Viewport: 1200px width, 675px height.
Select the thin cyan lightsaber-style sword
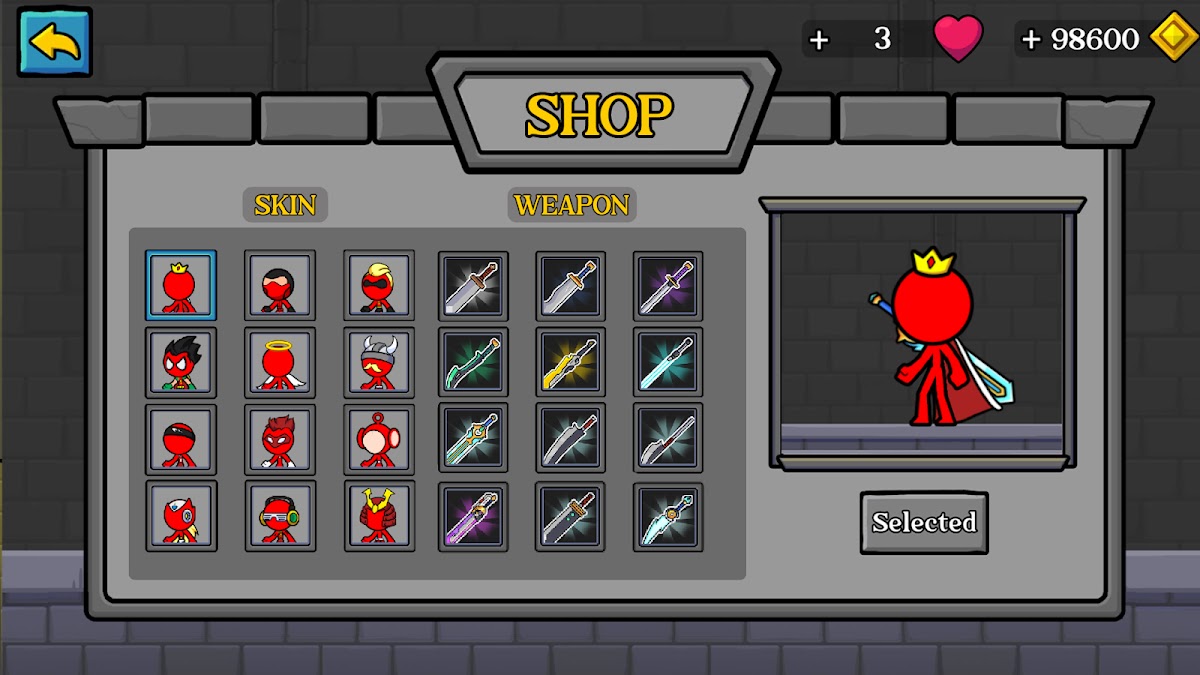click(x=668, y=362)
